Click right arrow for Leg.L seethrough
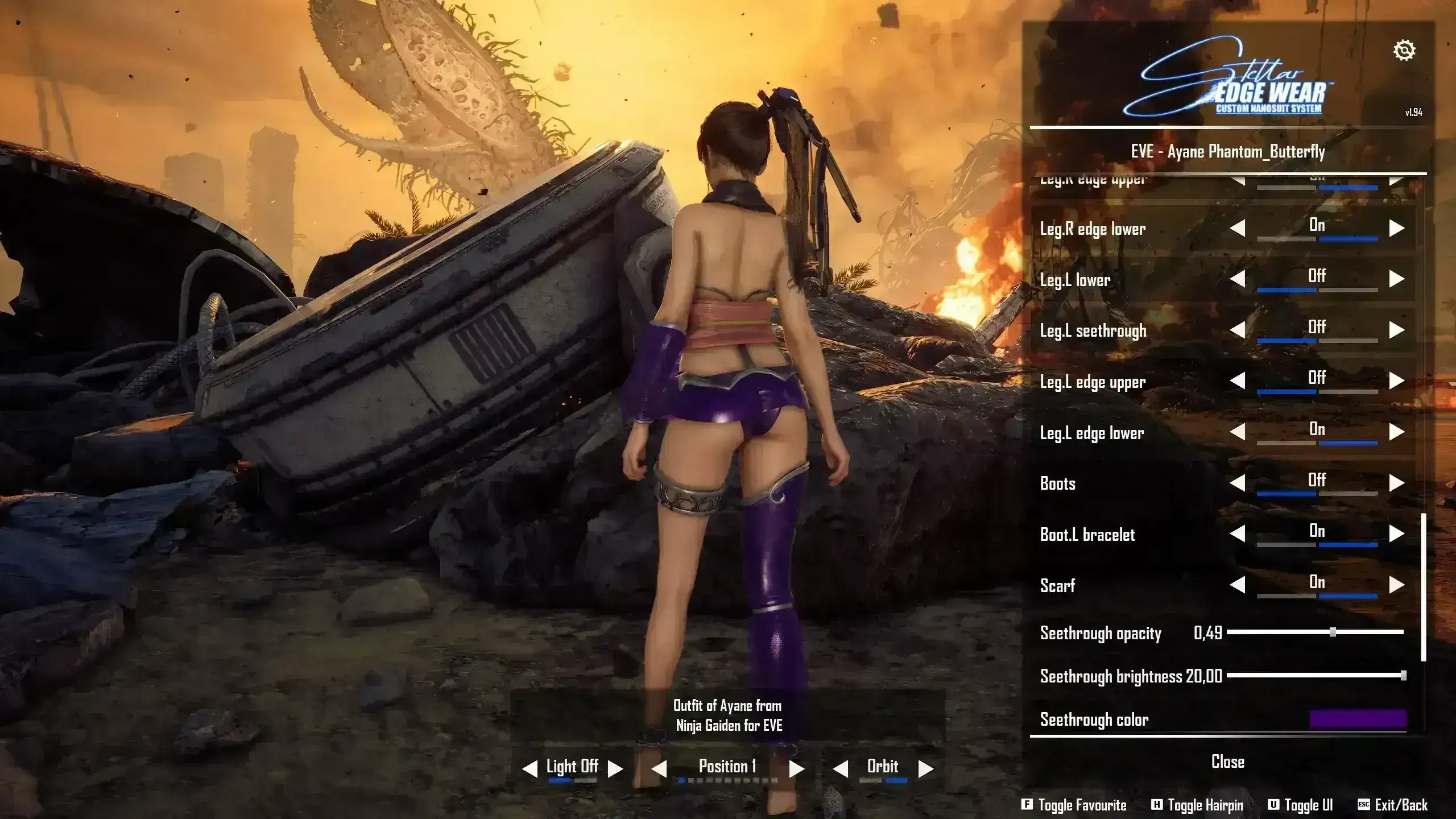The image size is (1456, 819). pyautogui.click(x=1396, y=330)
